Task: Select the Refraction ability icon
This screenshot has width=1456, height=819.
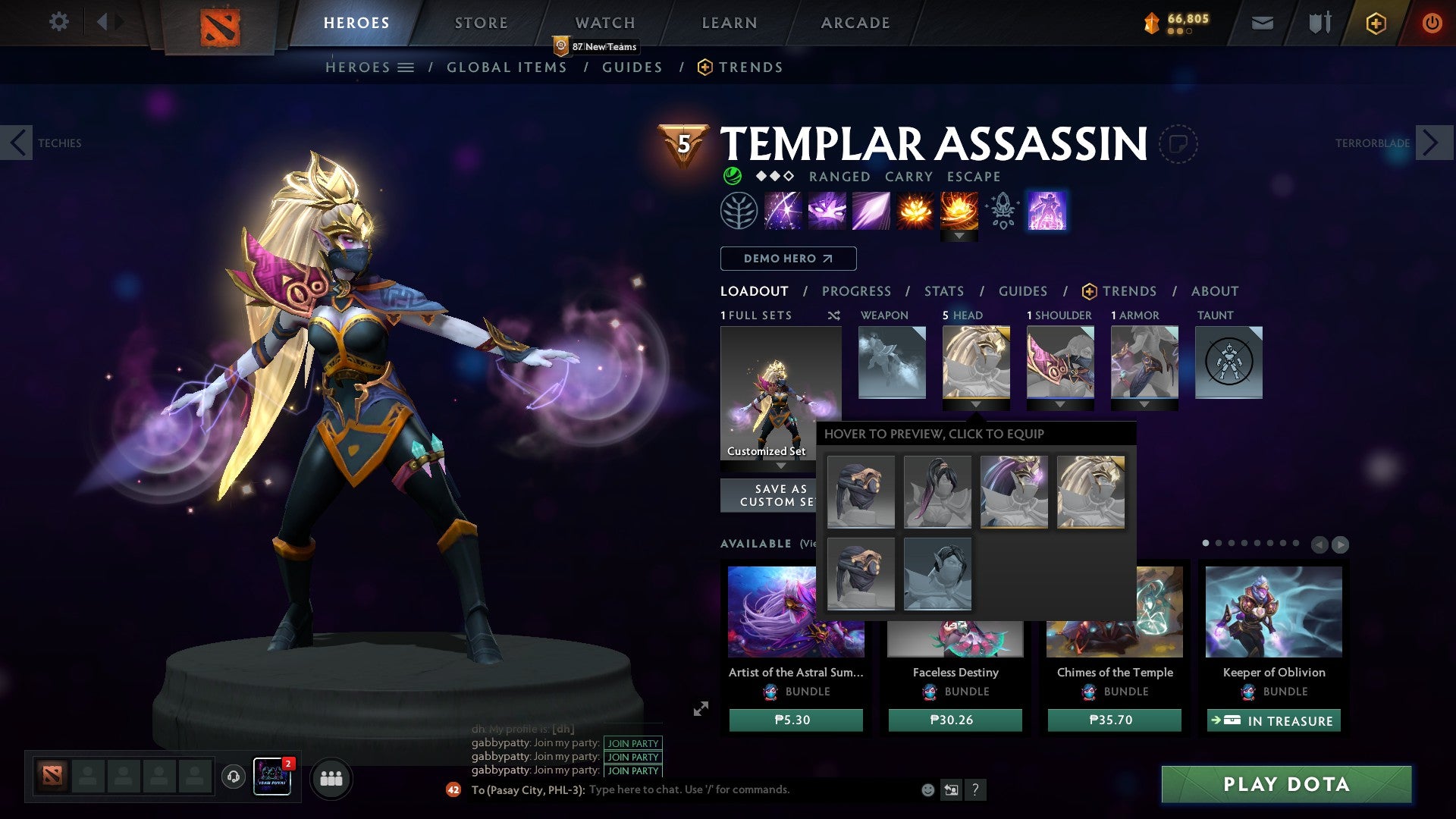Action: [783, 210]
